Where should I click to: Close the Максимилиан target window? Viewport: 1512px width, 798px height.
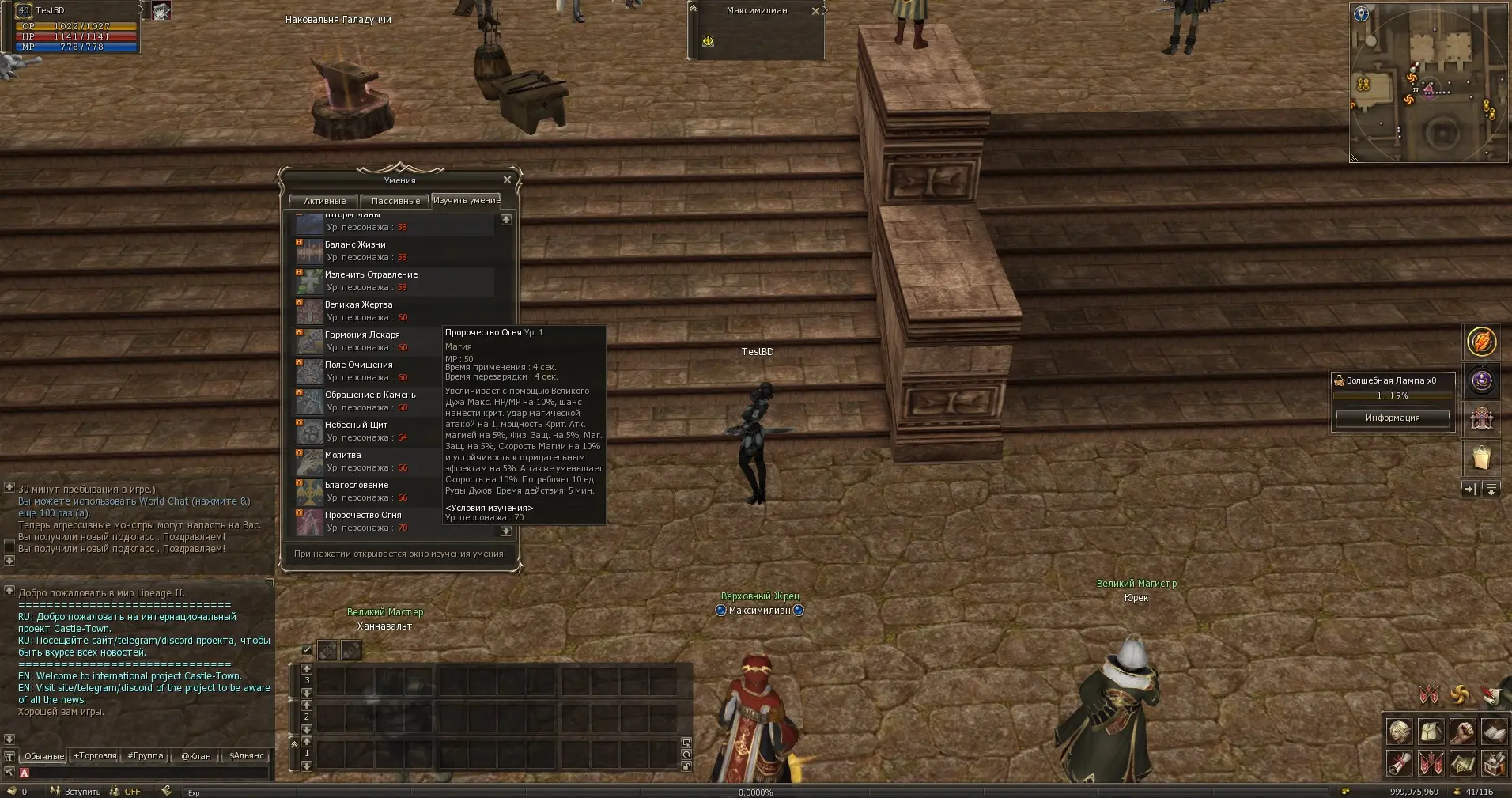(815, 11)
